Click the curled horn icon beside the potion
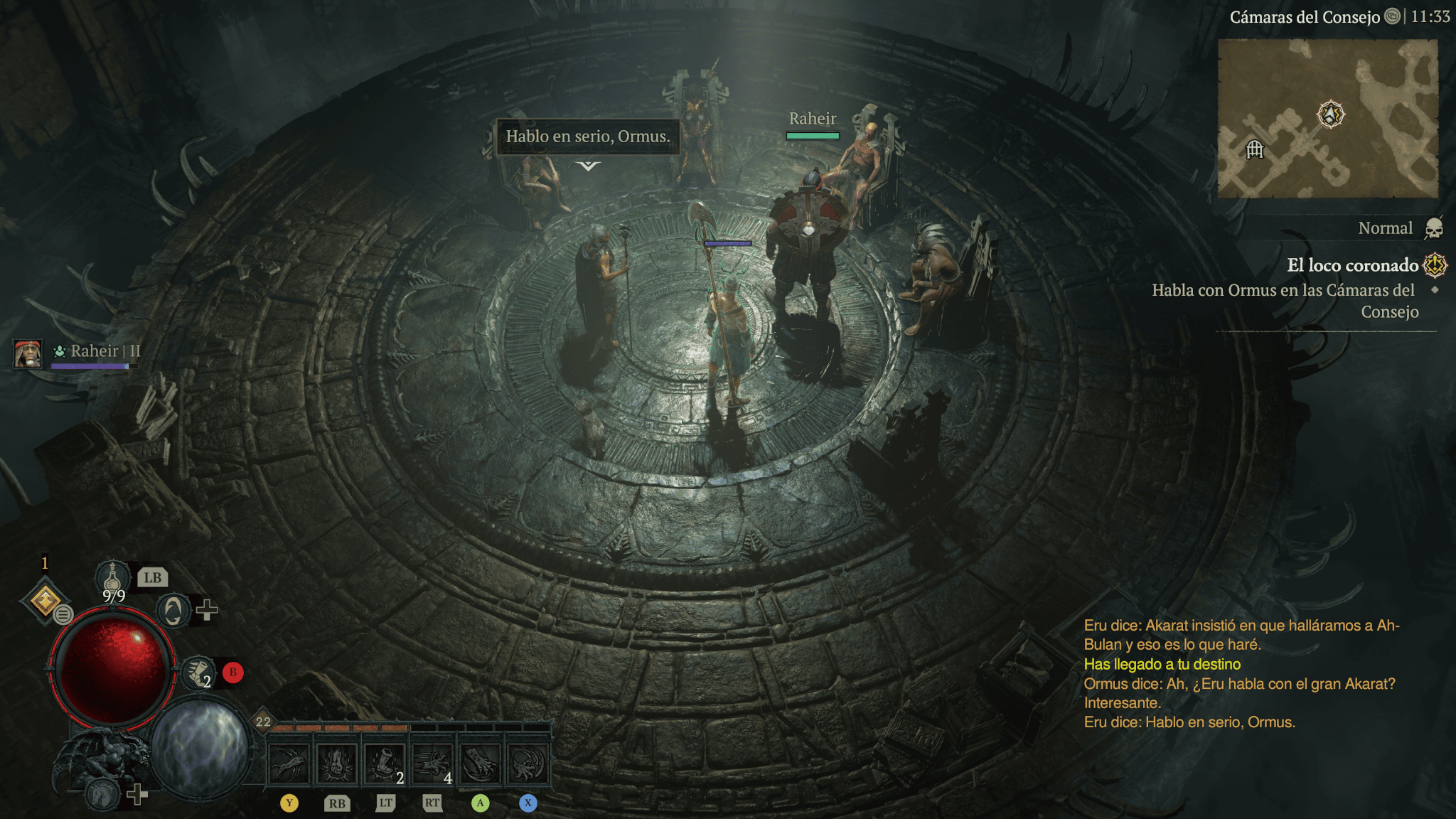The height and width of the screenshot is (819, 1456). click(x=173, y=610)
